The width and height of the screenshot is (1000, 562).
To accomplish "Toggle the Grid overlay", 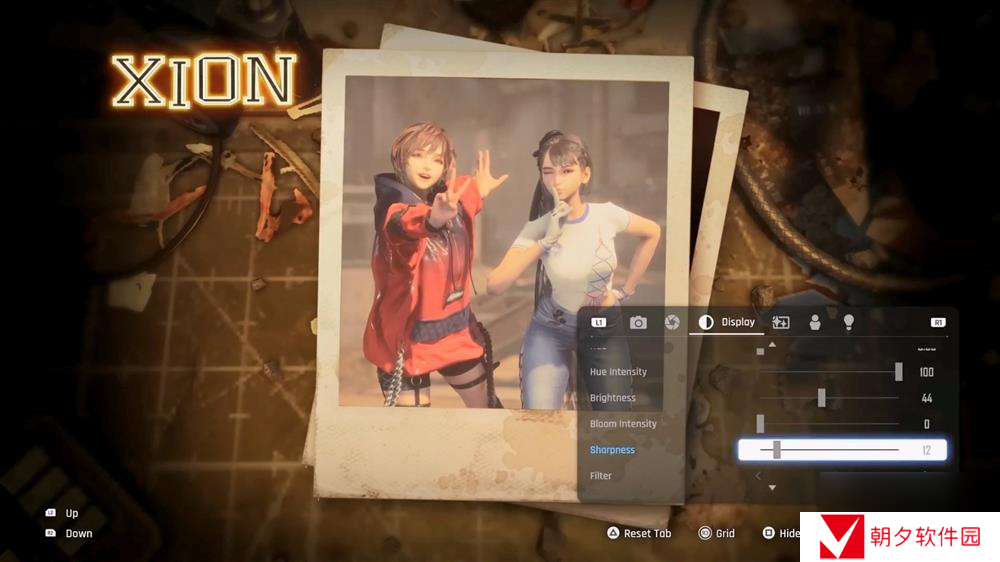I will (717, 534).
